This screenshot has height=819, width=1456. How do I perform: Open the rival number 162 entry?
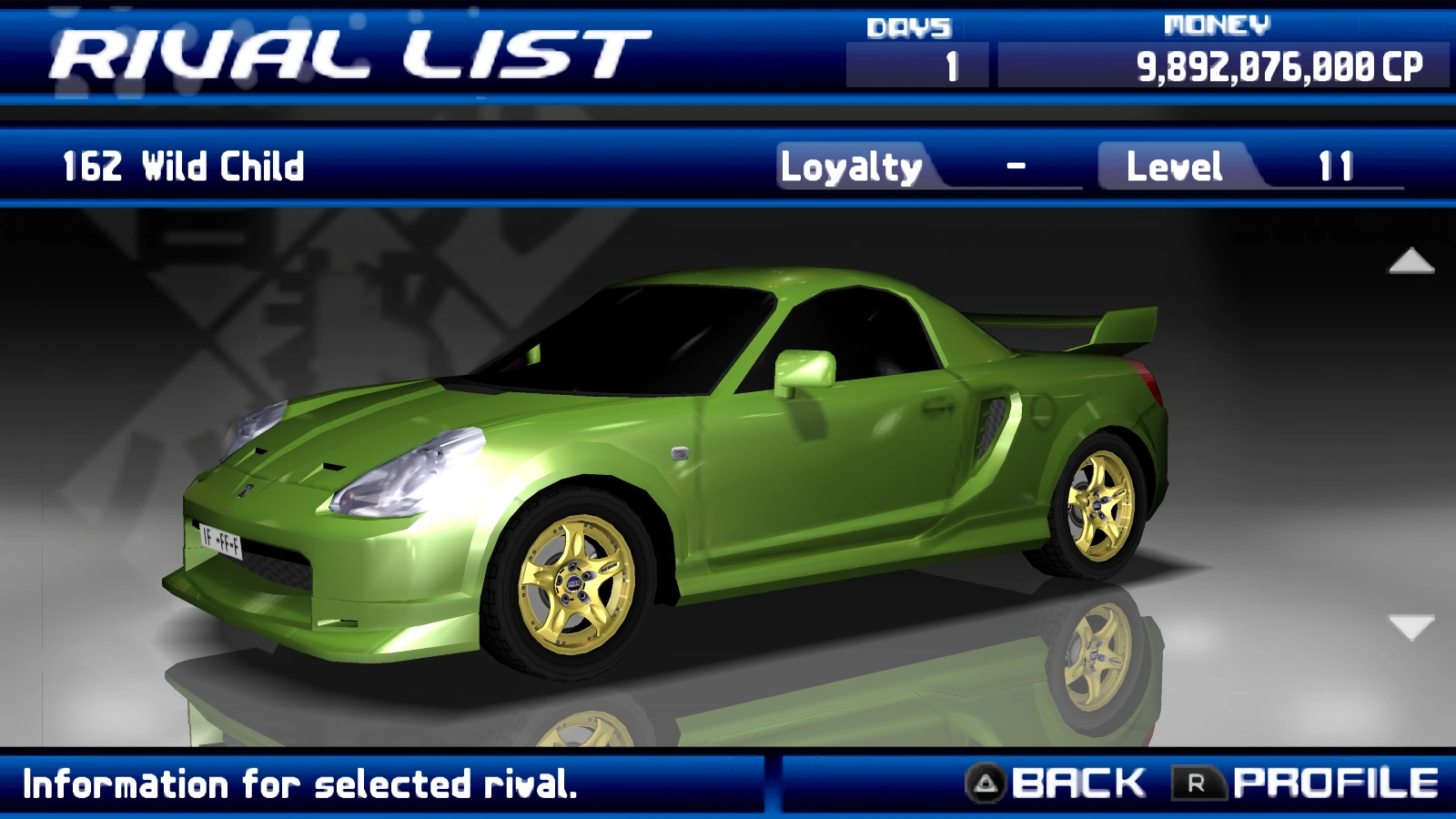(x=86, y=167)
